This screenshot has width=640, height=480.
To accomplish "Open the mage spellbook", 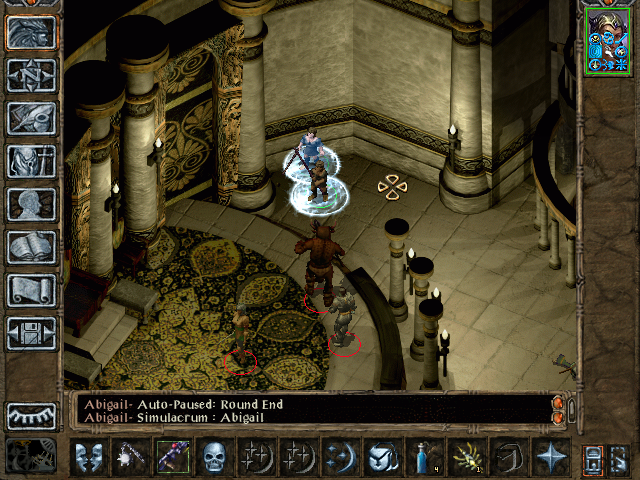I will 31,247.
